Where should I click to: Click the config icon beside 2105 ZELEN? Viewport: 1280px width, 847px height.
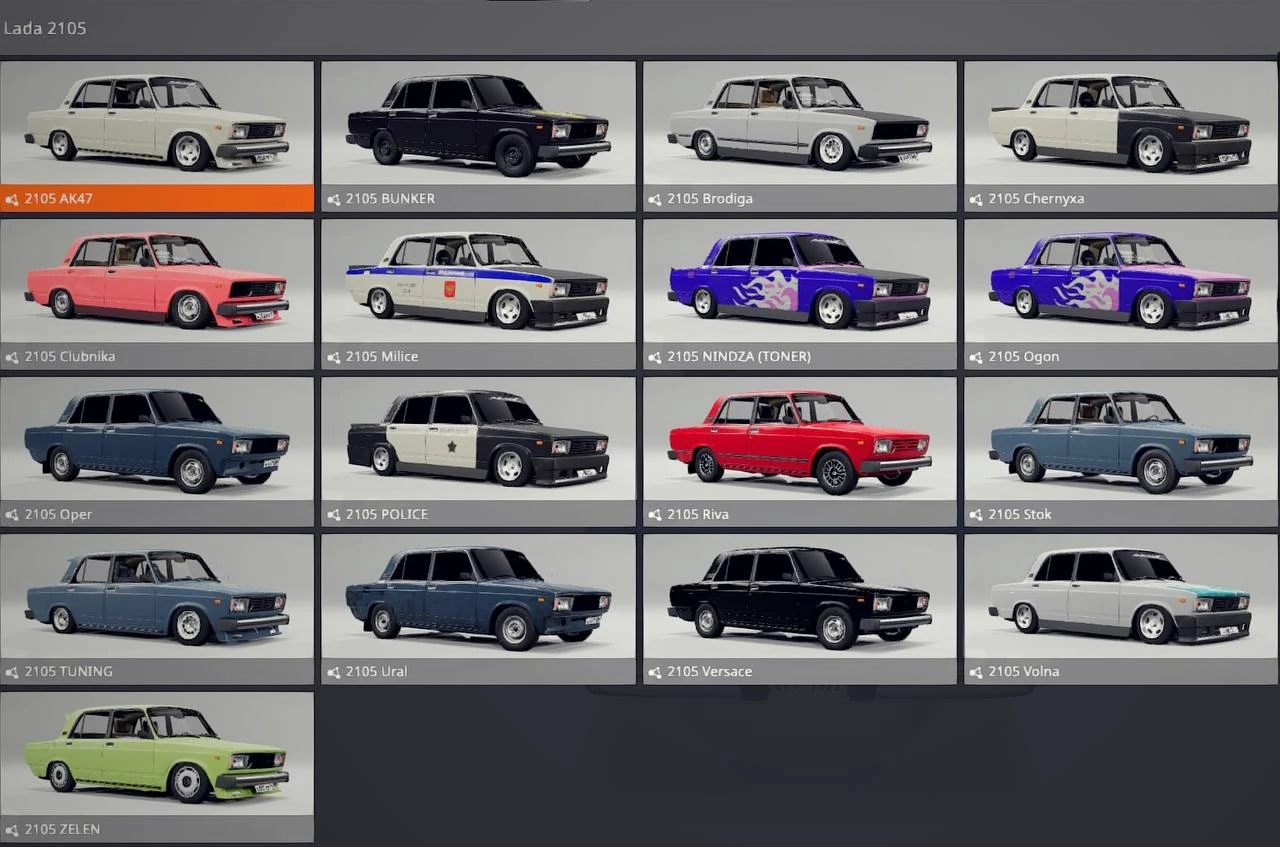click(x=12, y=829)
